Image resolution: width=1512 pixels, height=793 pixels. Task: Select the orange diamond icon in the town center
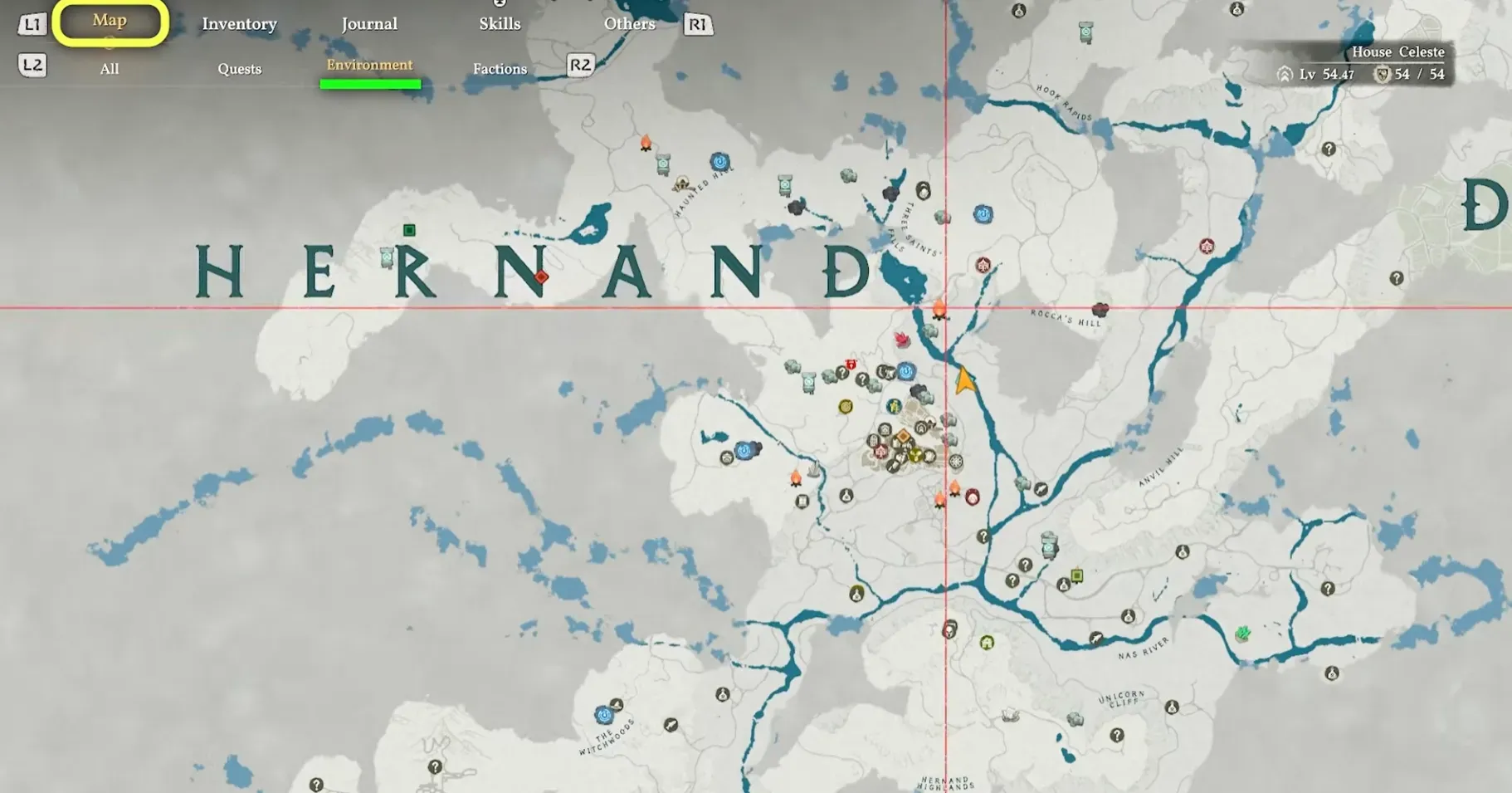pos(904,436)
